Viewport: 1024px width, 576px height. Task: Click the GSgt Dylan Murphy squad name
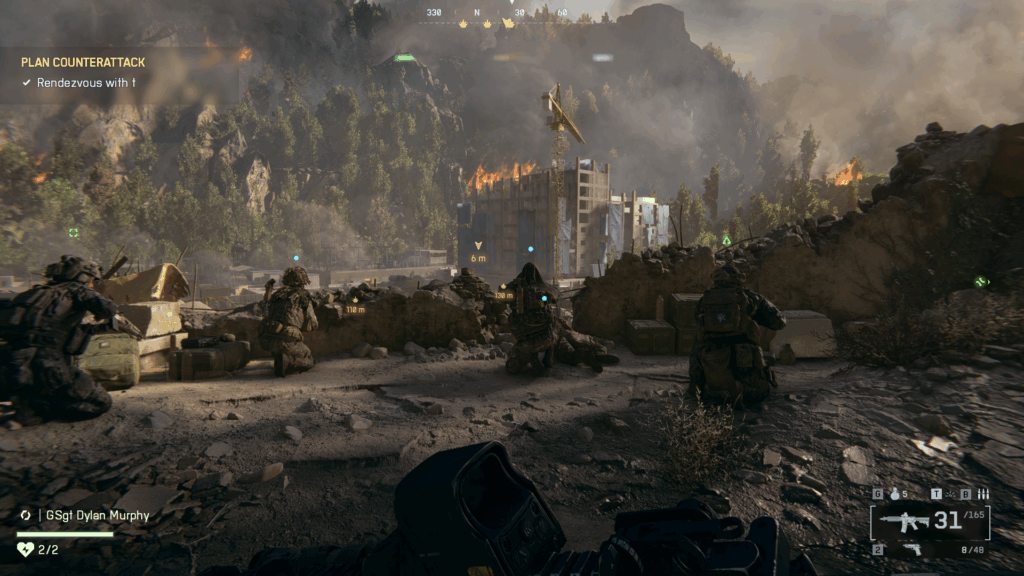click(x=94, y=516)
